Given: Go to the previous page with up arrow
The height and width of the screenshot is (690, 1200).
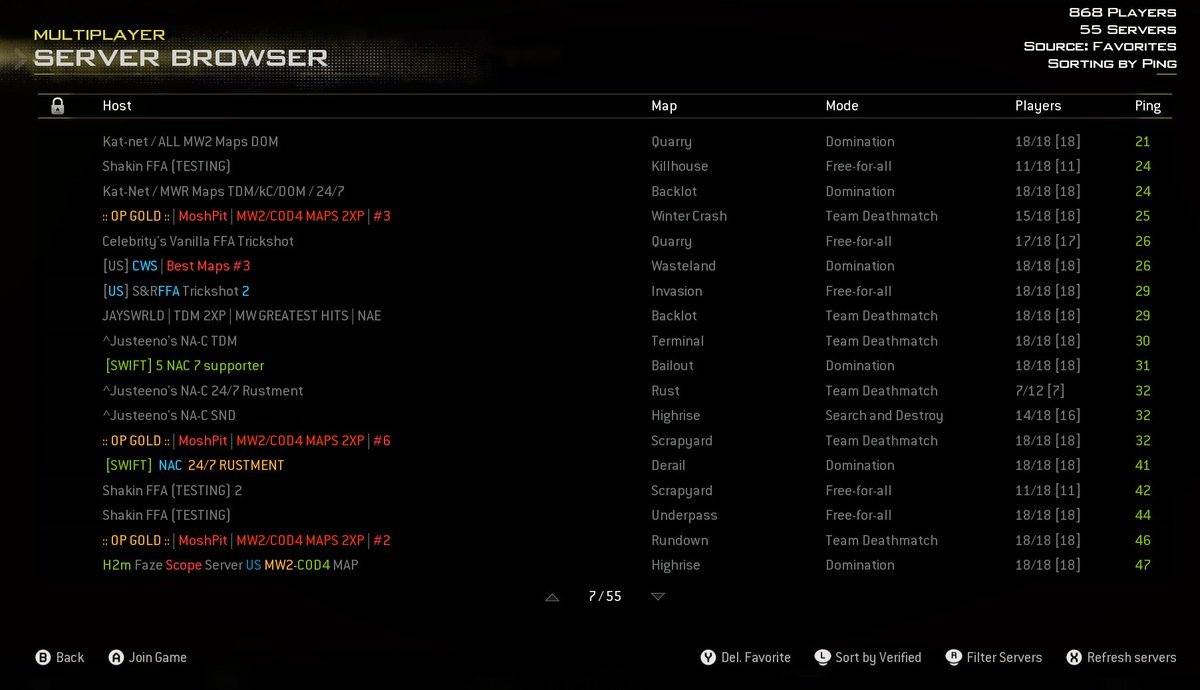Looking at the screenshot, I should [x=552, y=597].
